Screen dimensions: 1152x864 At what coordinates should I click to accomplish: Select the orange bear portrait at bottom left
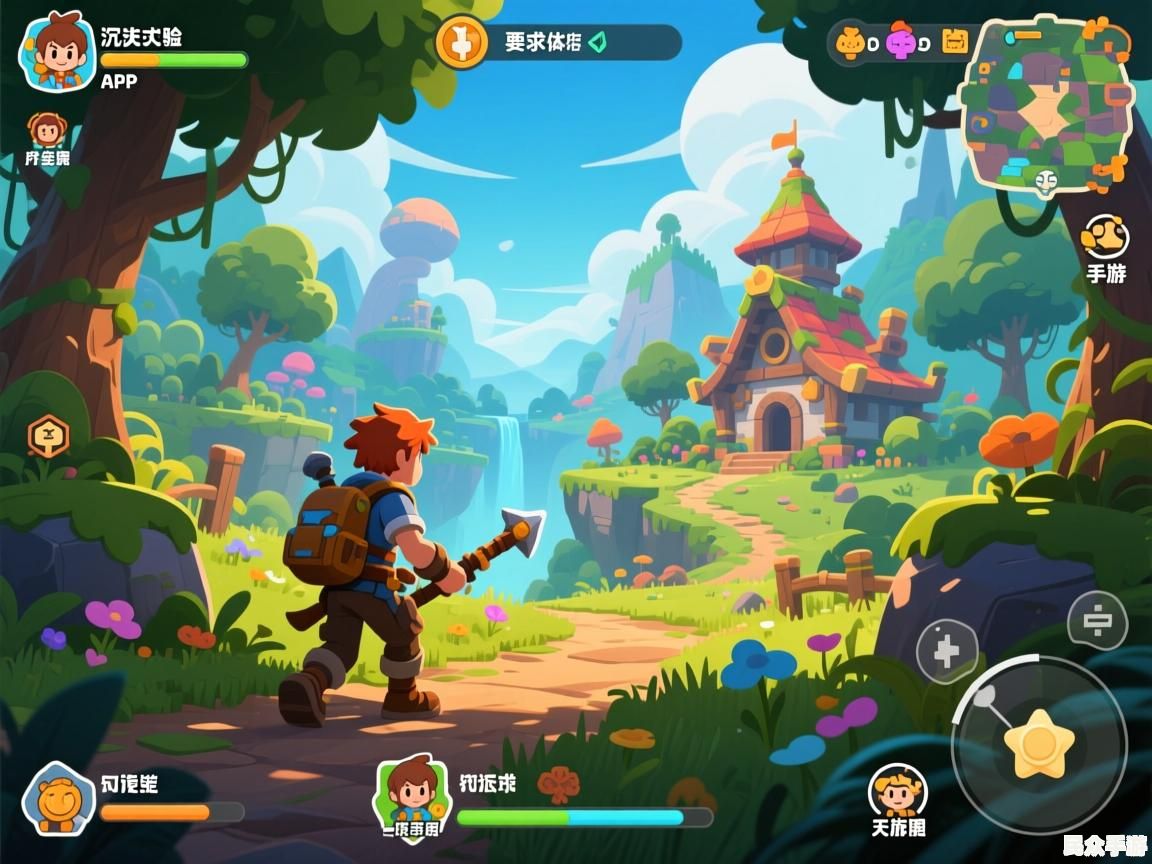pos(58,799)
